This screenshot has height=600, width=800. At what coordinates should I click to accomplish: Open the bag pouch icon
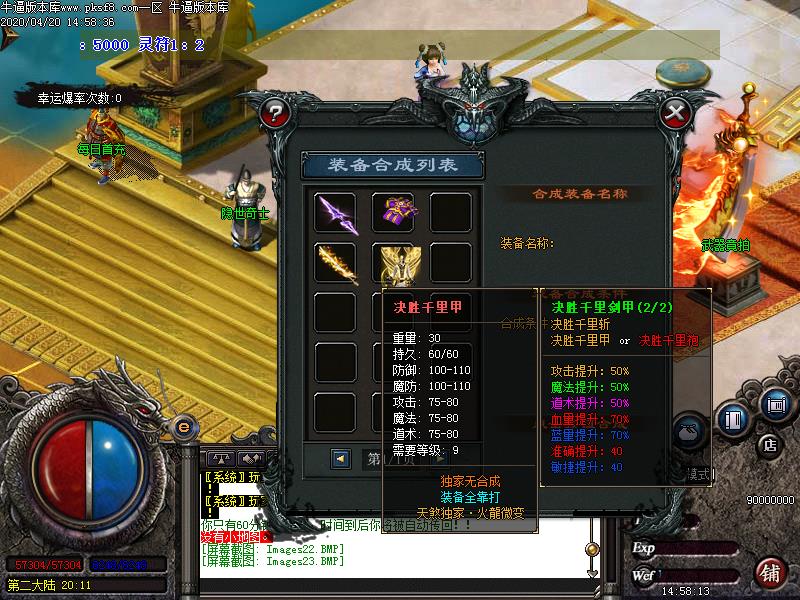click(690, 430)
